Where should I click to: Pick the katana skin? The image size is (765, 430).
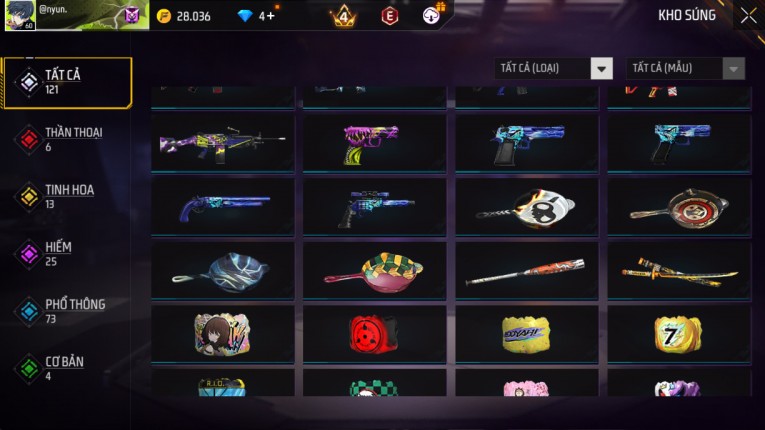click(679, 270)
